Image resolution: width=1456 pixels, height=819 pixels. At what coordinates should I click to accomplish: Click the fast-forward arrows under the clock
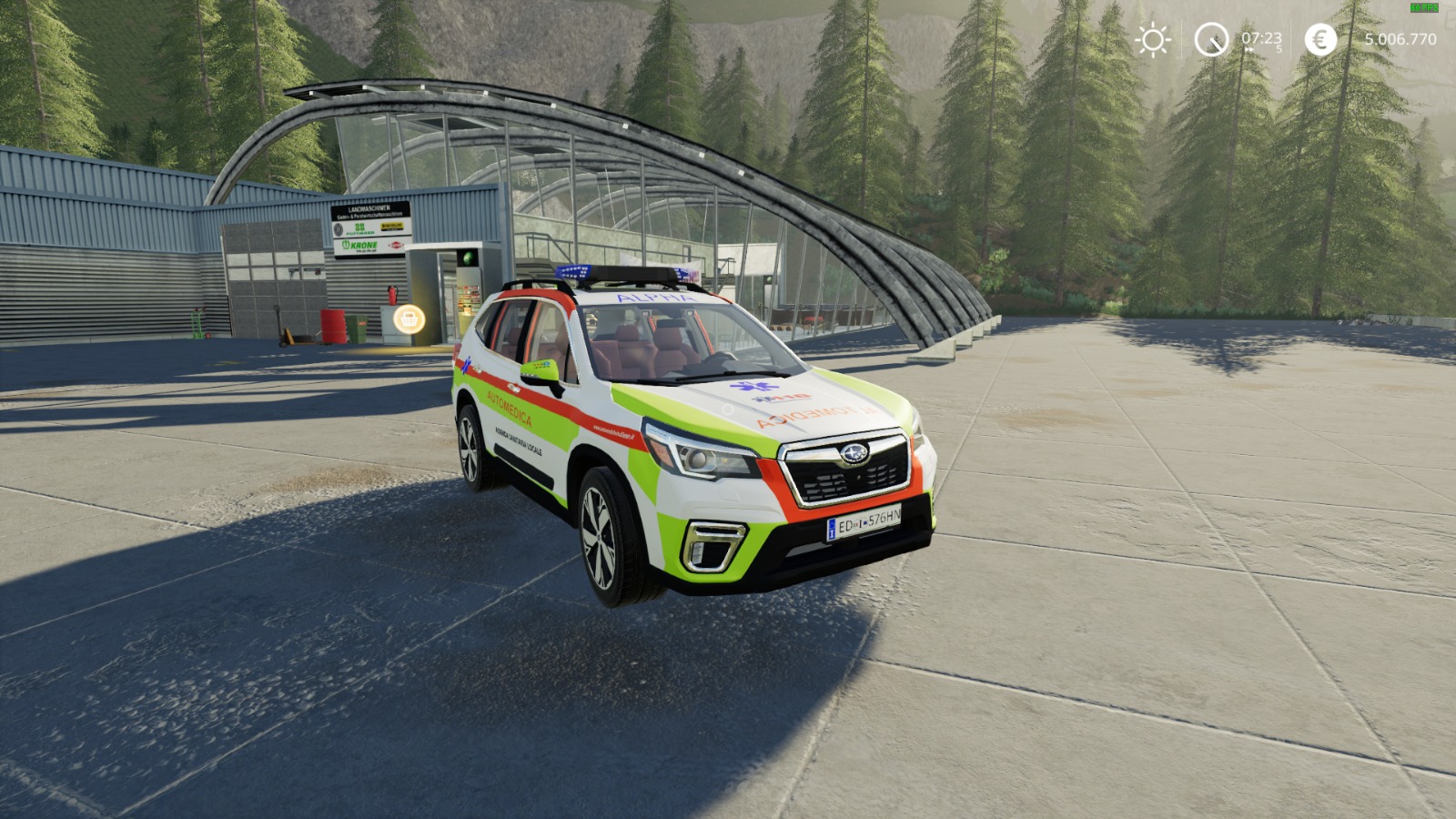1249,49
